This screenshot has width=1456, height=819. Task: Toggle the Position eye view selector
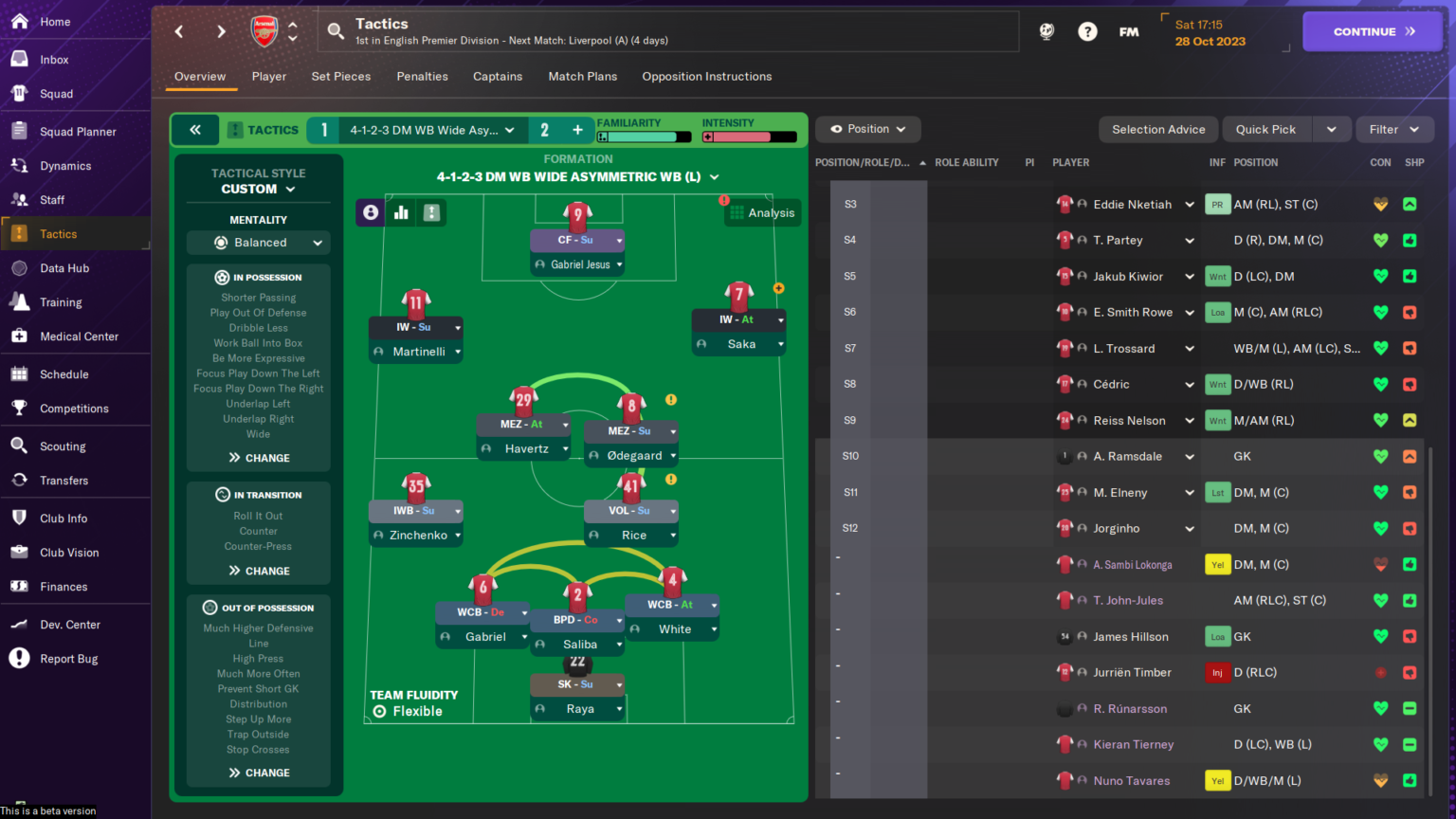866,129
